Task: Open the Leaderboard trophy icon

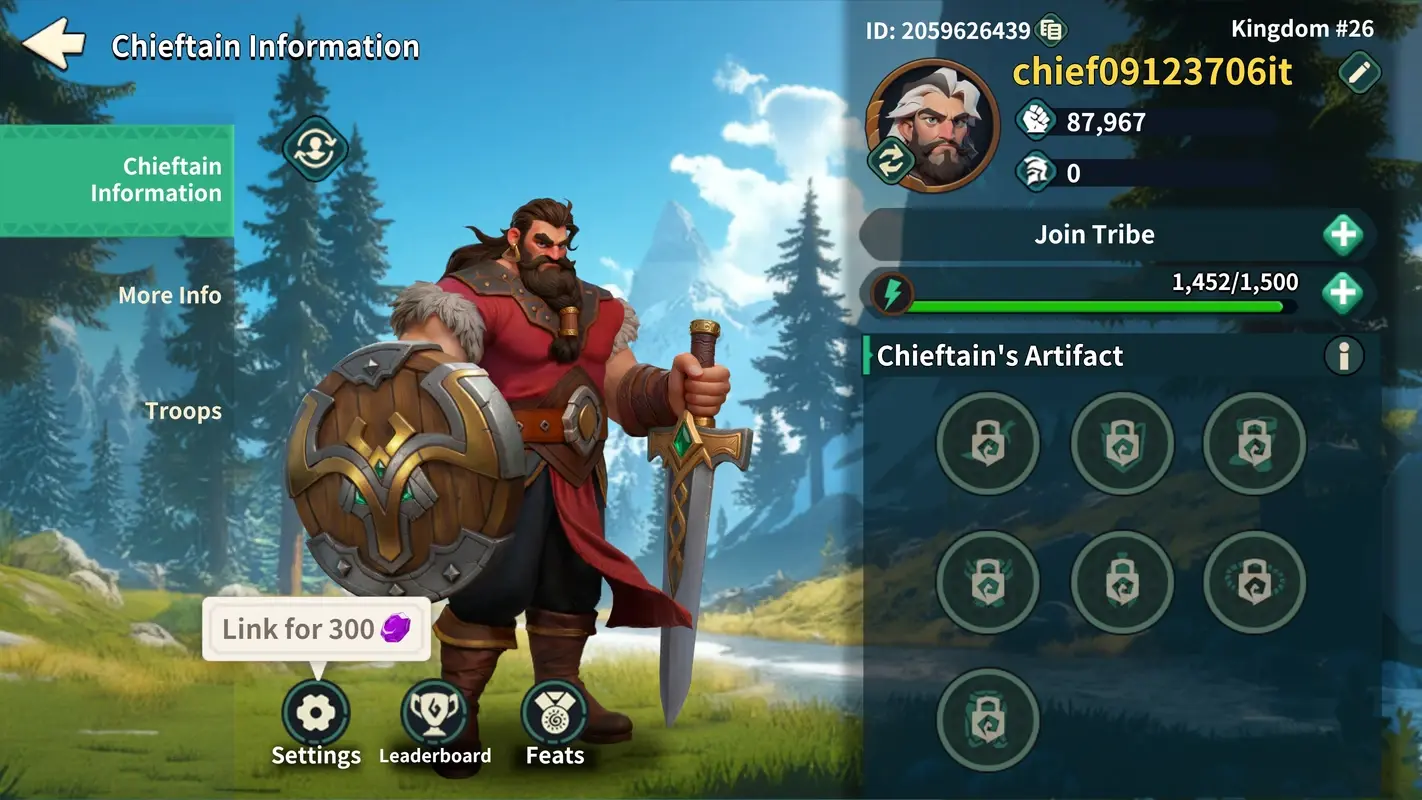Action: [435, 712]
